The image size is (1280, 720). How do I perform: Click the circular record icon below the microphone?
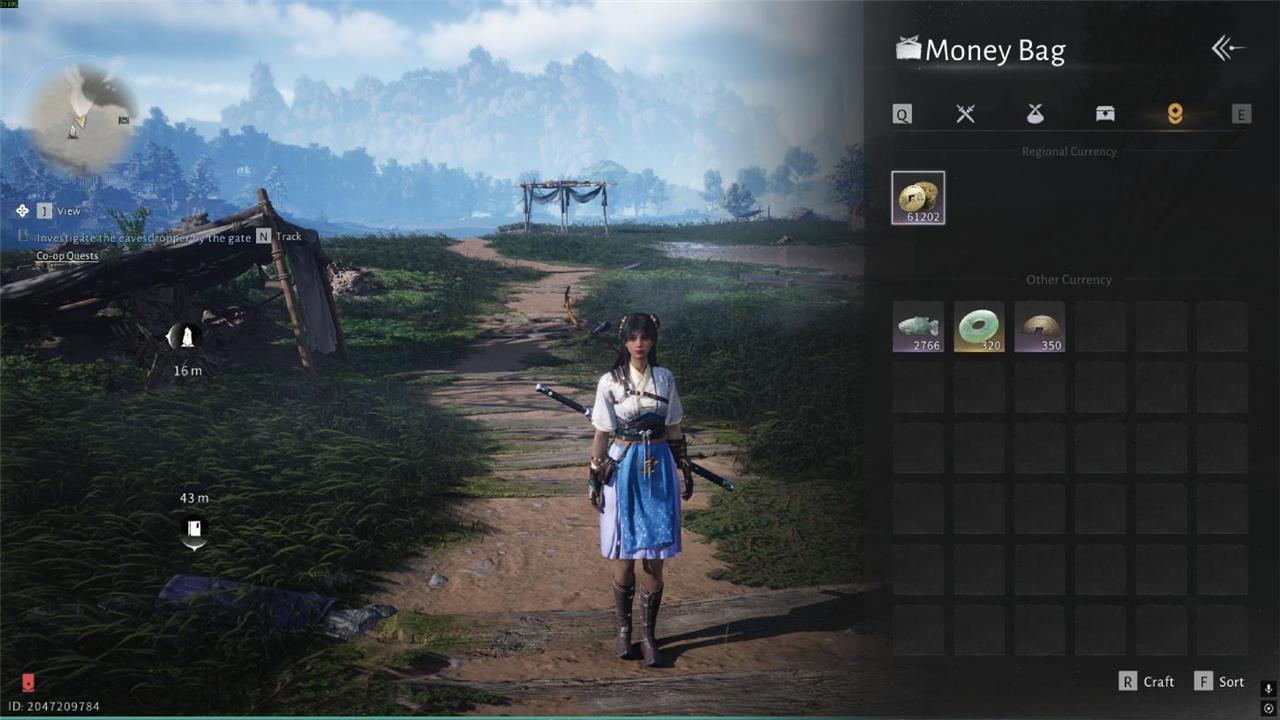click(1268, 708)
